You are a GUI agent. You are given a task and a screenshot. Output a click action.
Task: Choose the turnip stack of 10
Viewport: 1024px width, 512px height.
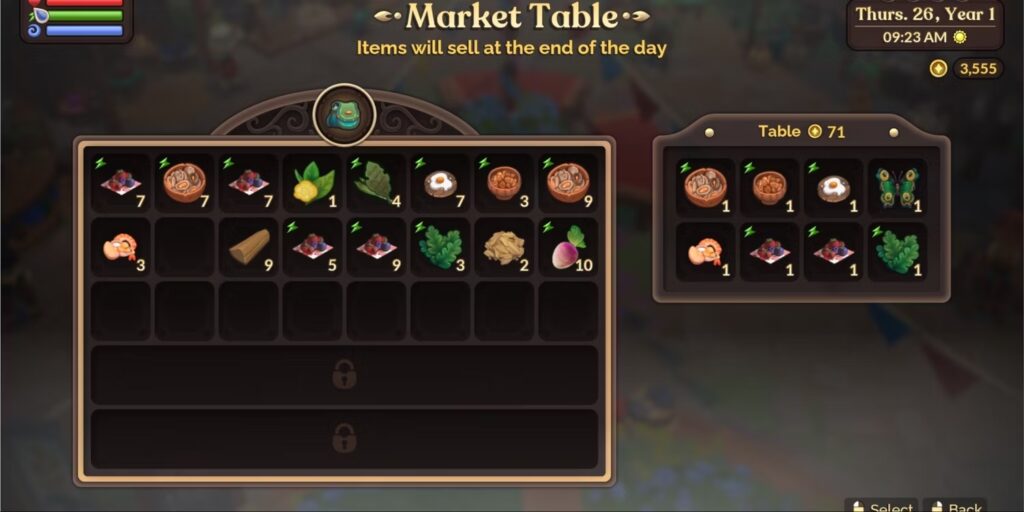(x=568, y=247)
